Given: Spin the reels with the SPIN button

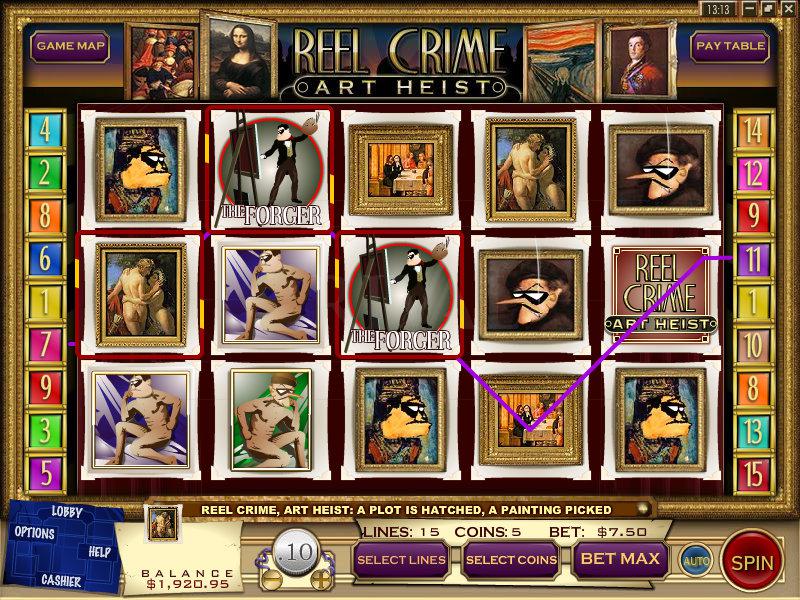Looking at the screenshot, I should pyautogui.click(x=752, y=562).
